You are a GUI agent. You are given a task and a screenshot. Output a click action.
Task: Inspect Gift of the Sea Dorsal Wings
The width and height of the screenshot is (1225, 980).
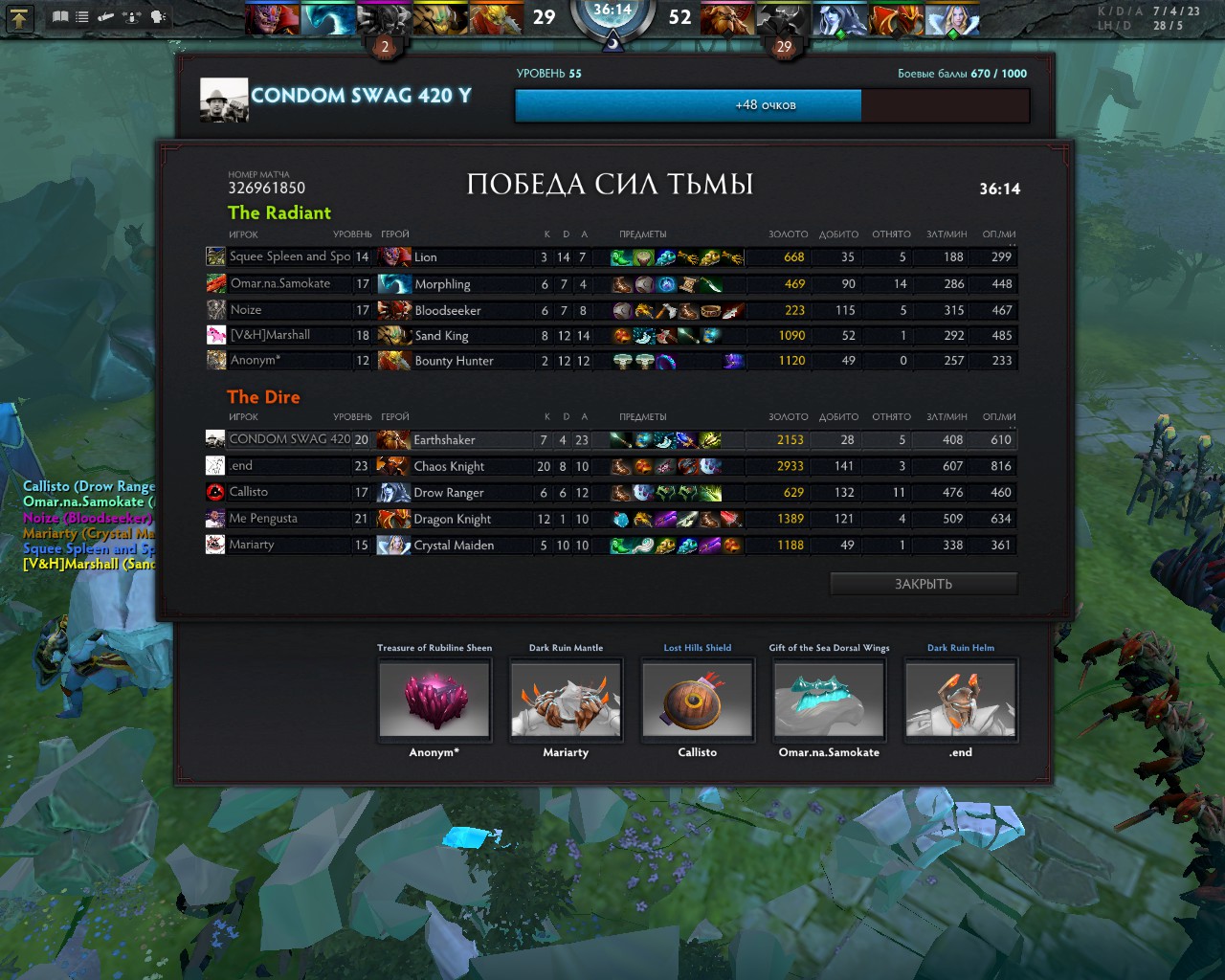click(829, 700)
